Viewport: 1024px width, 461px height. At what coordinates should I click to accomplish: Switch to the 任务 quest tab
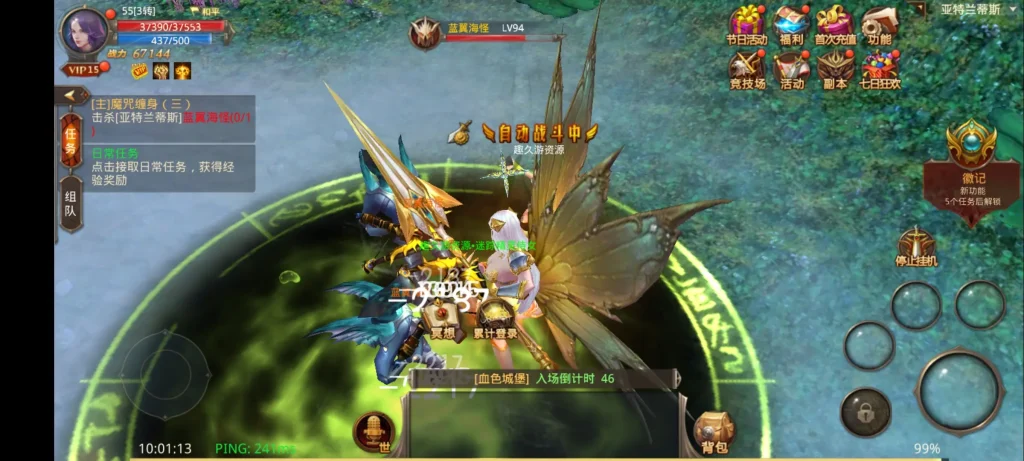click(x=70, y=142)
